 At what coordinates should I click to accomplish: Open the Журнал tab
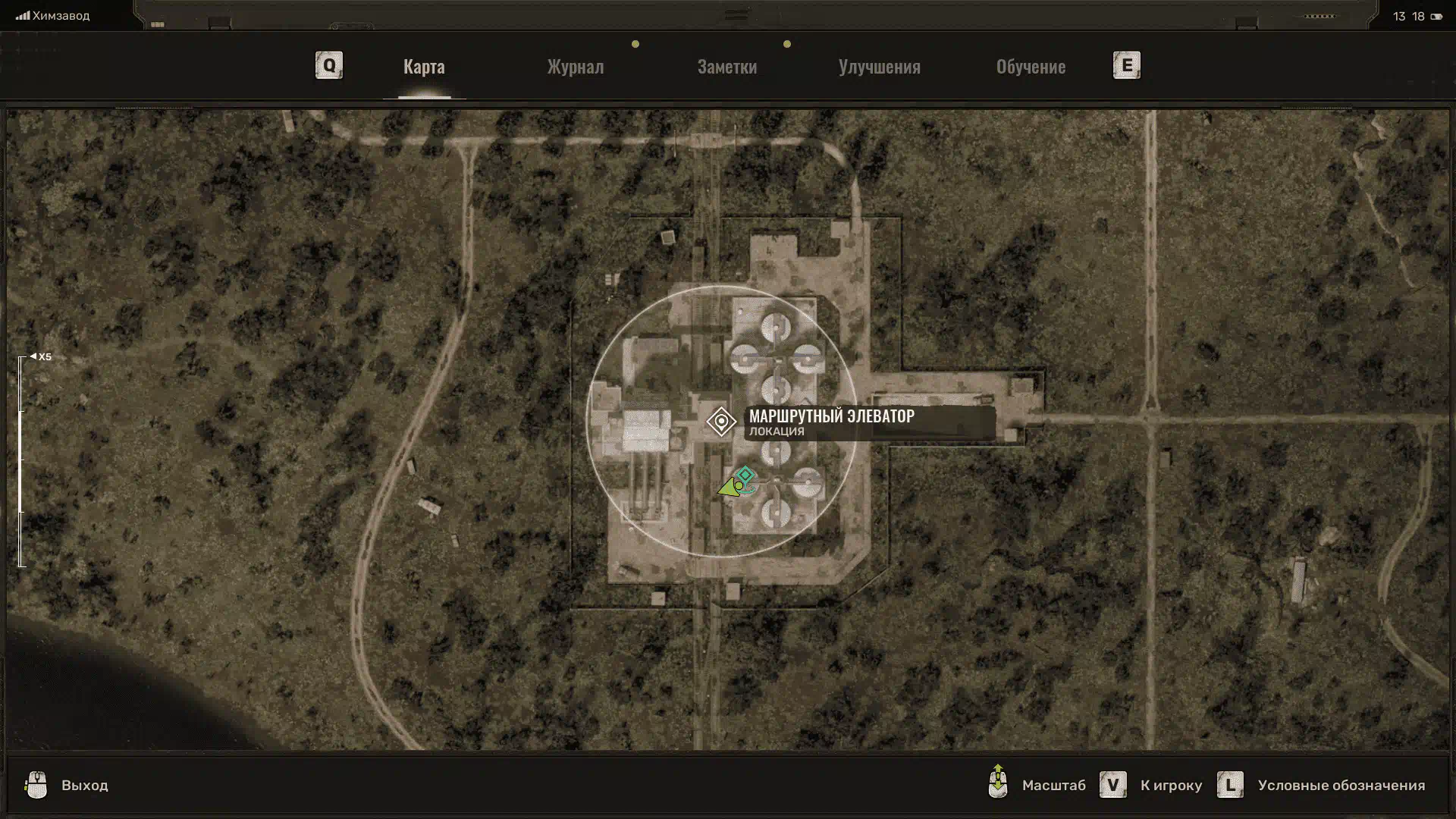[x=576, y=67]
